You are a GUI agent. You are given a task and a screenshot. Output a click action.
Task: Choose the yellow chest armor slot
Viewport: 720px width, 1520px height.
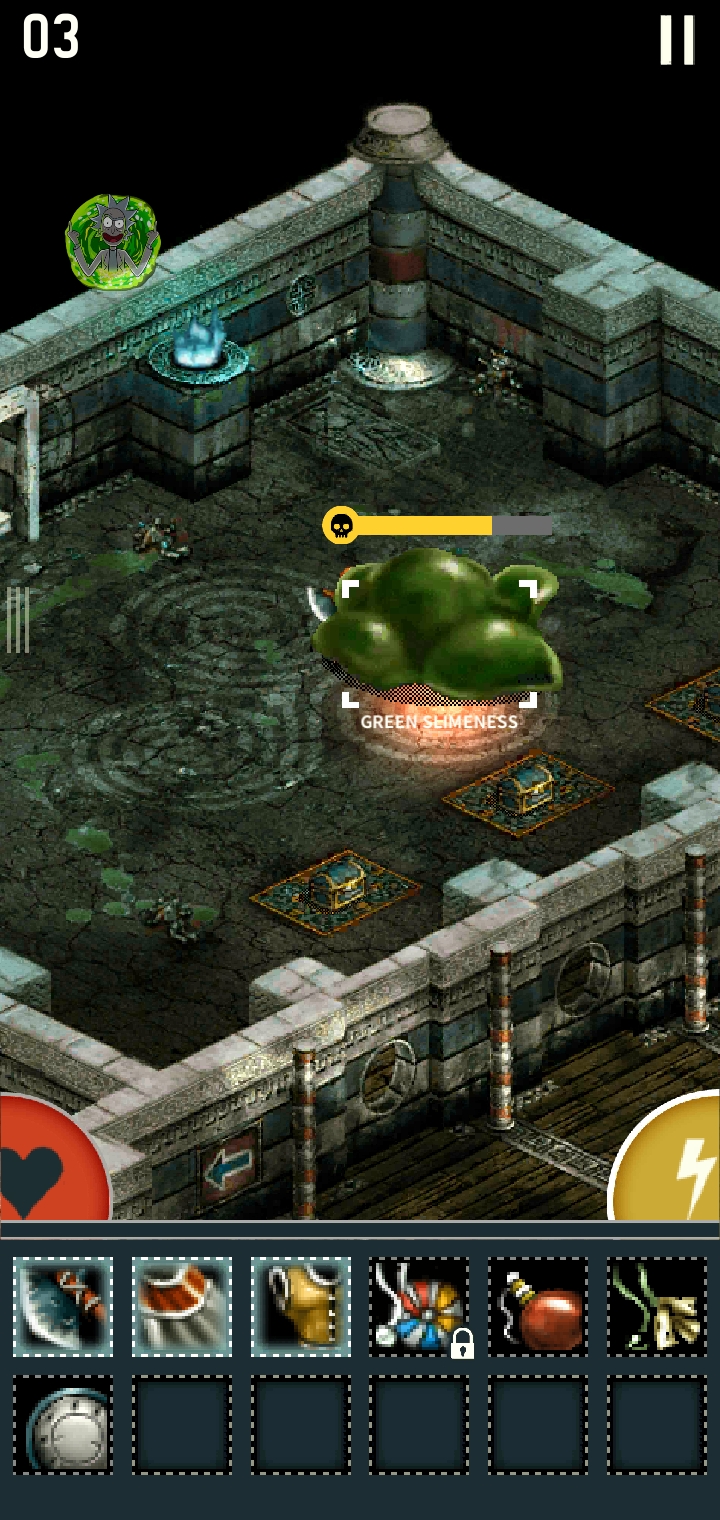tap(301, 1306)
